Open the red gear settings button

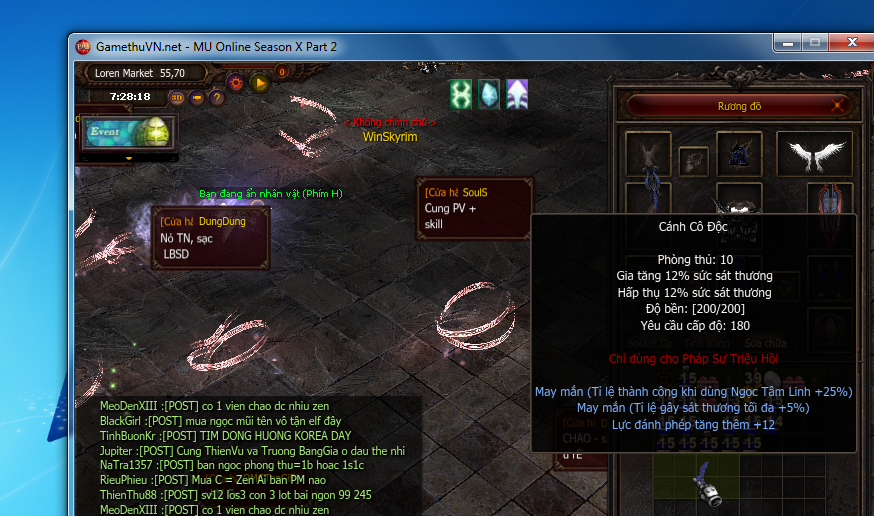[236, 82]
